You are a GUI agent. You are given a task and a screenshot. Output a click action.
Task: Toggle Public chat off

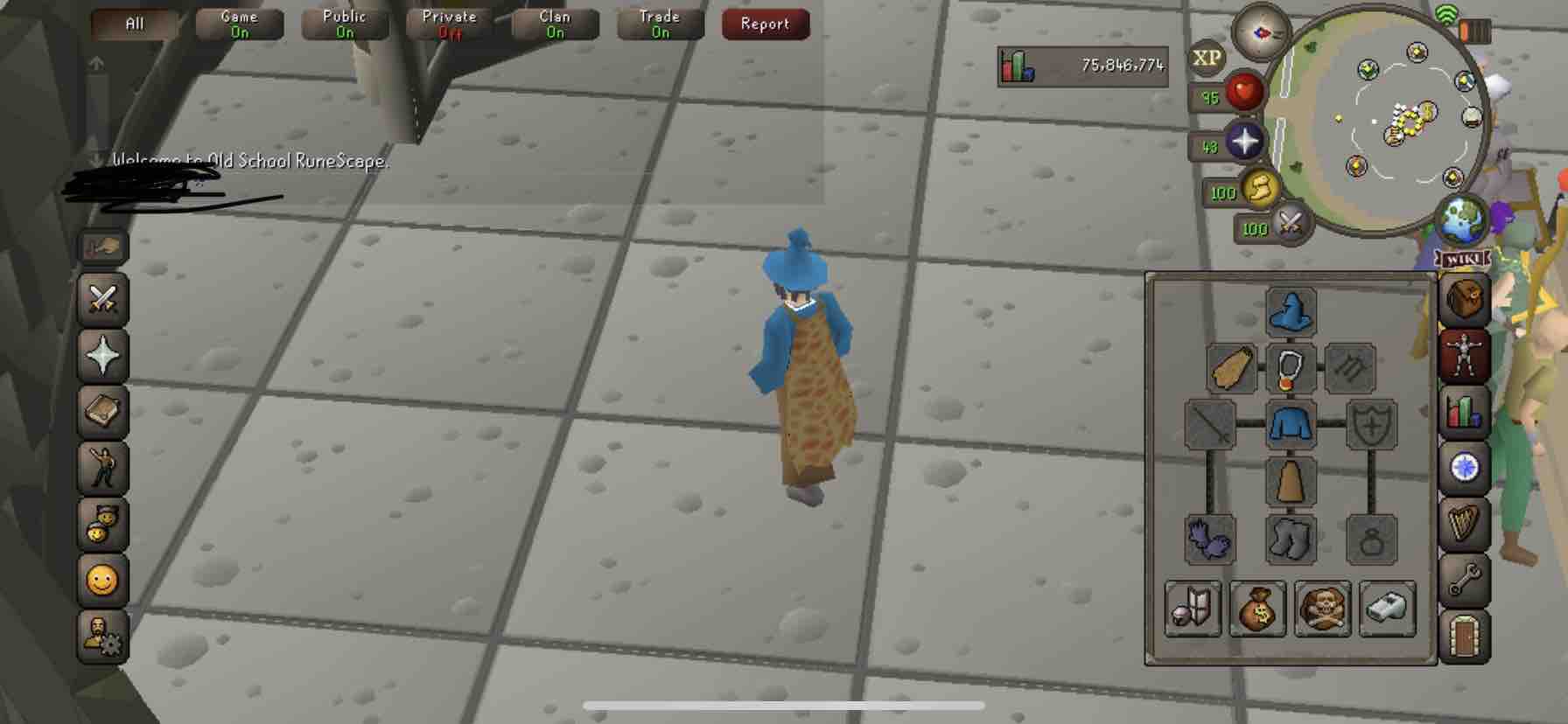point(344,23)
